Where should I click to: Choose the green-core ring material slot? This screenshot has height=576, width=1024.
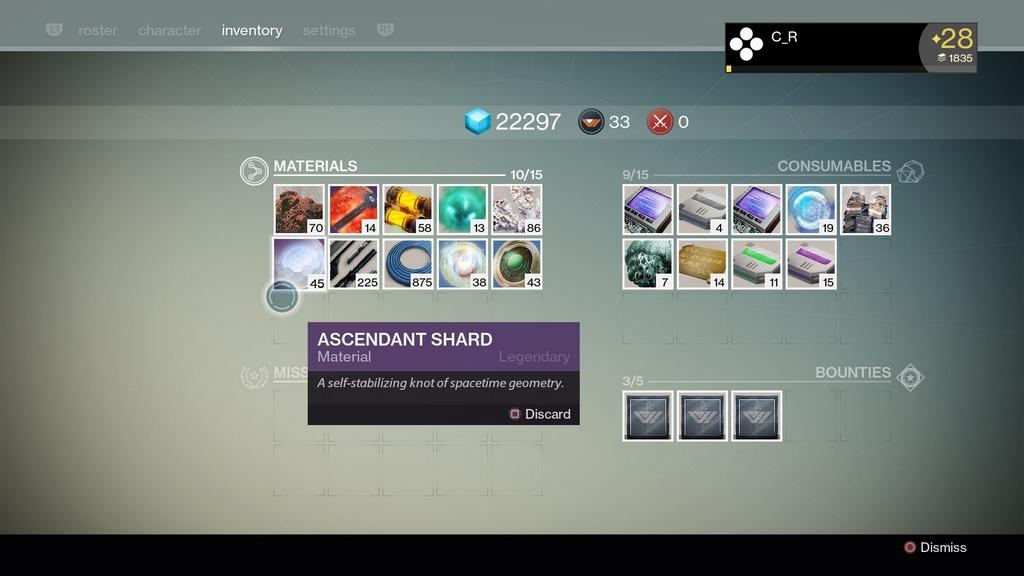(516, 264)
